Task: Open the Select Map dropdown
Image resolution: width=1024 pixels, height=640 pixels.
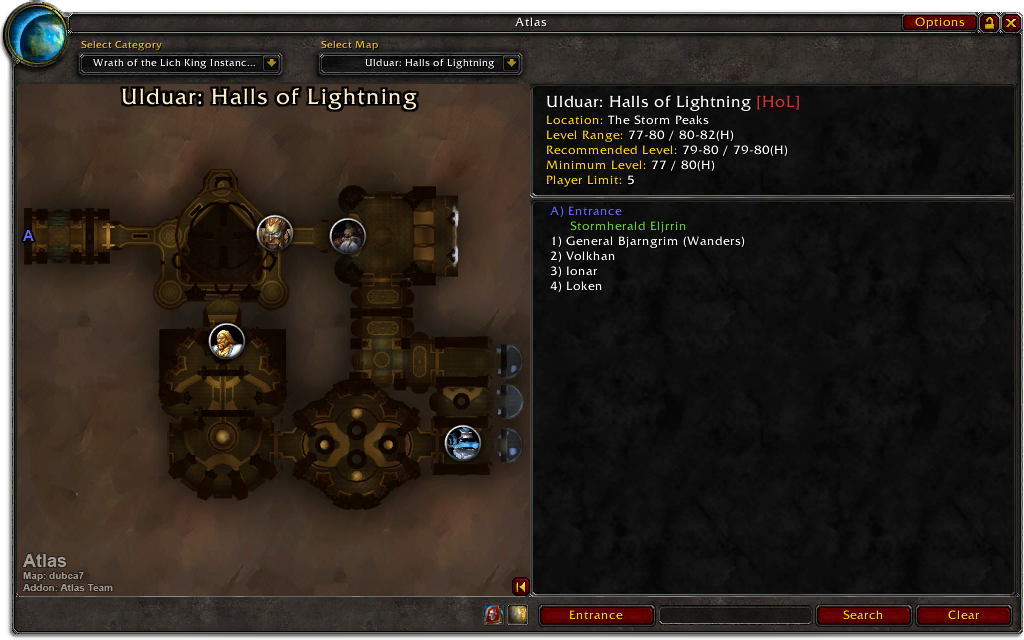Action: (x=511, y=63)
